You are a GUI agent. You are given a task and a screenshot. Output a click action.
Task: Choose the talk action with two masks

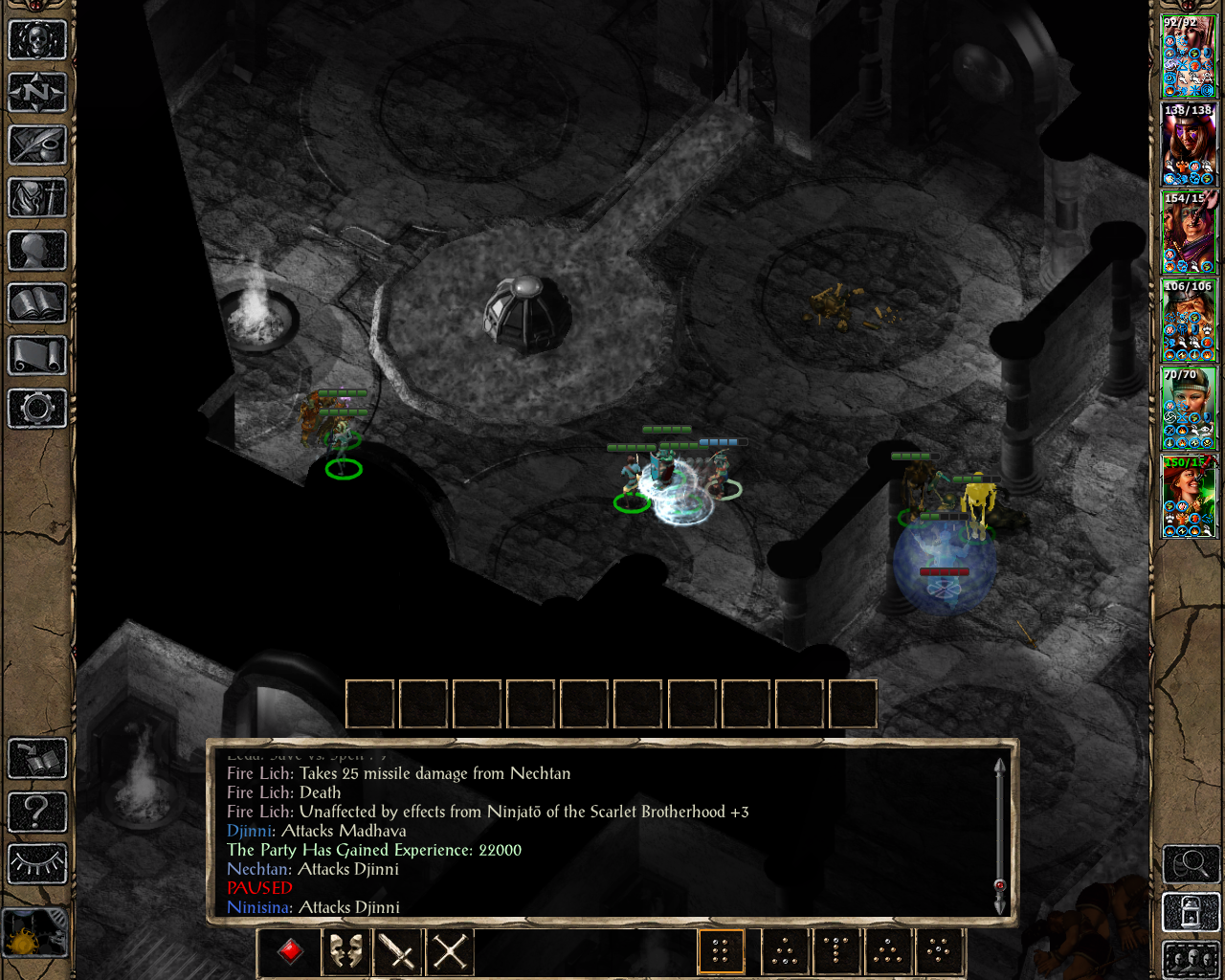click(x=345, y=951)
